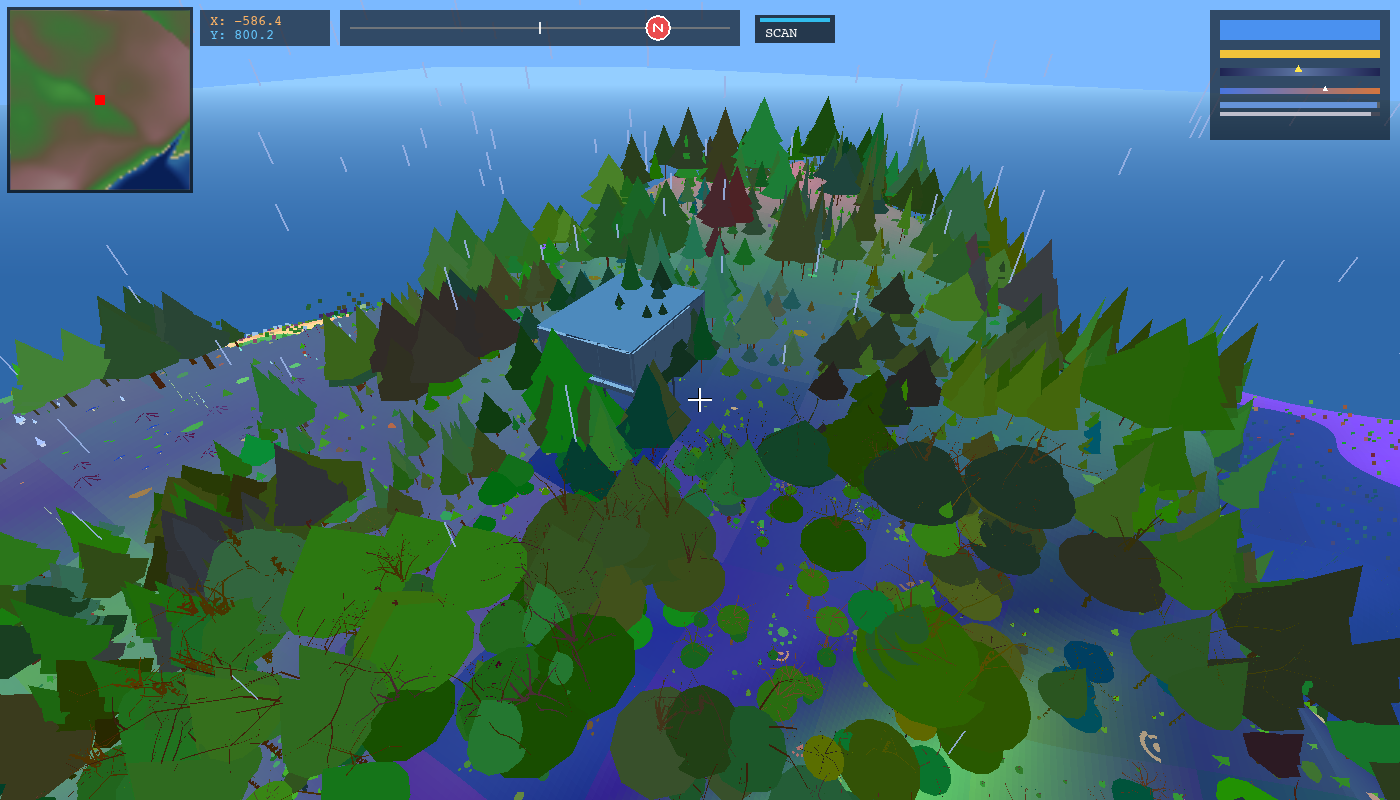
Task: Click the white marker on the temperature gradient bar
Action: tap(1325, 89)
